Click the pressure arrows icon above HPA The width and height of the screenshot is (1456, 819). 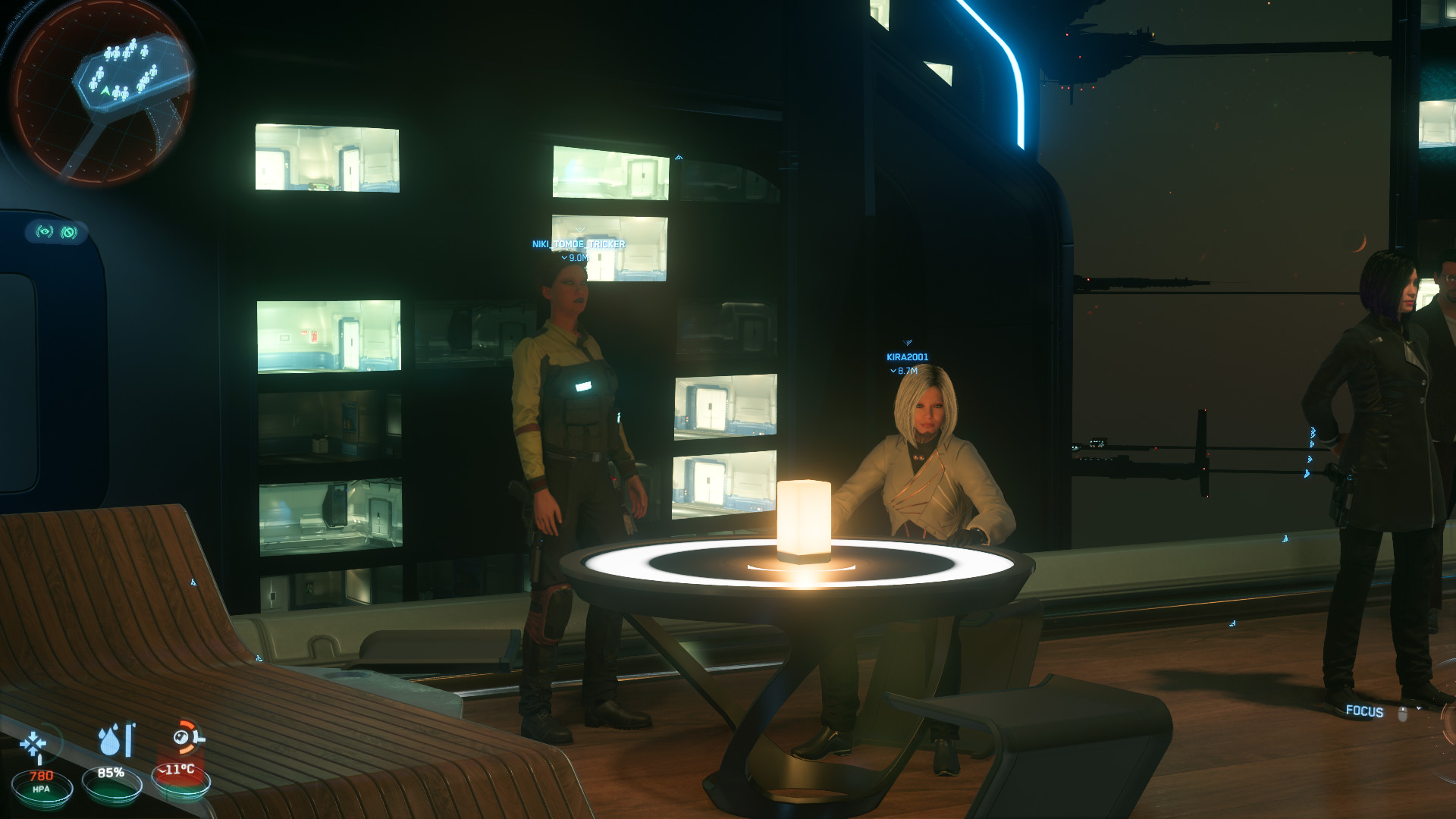(x=33, y=745)
